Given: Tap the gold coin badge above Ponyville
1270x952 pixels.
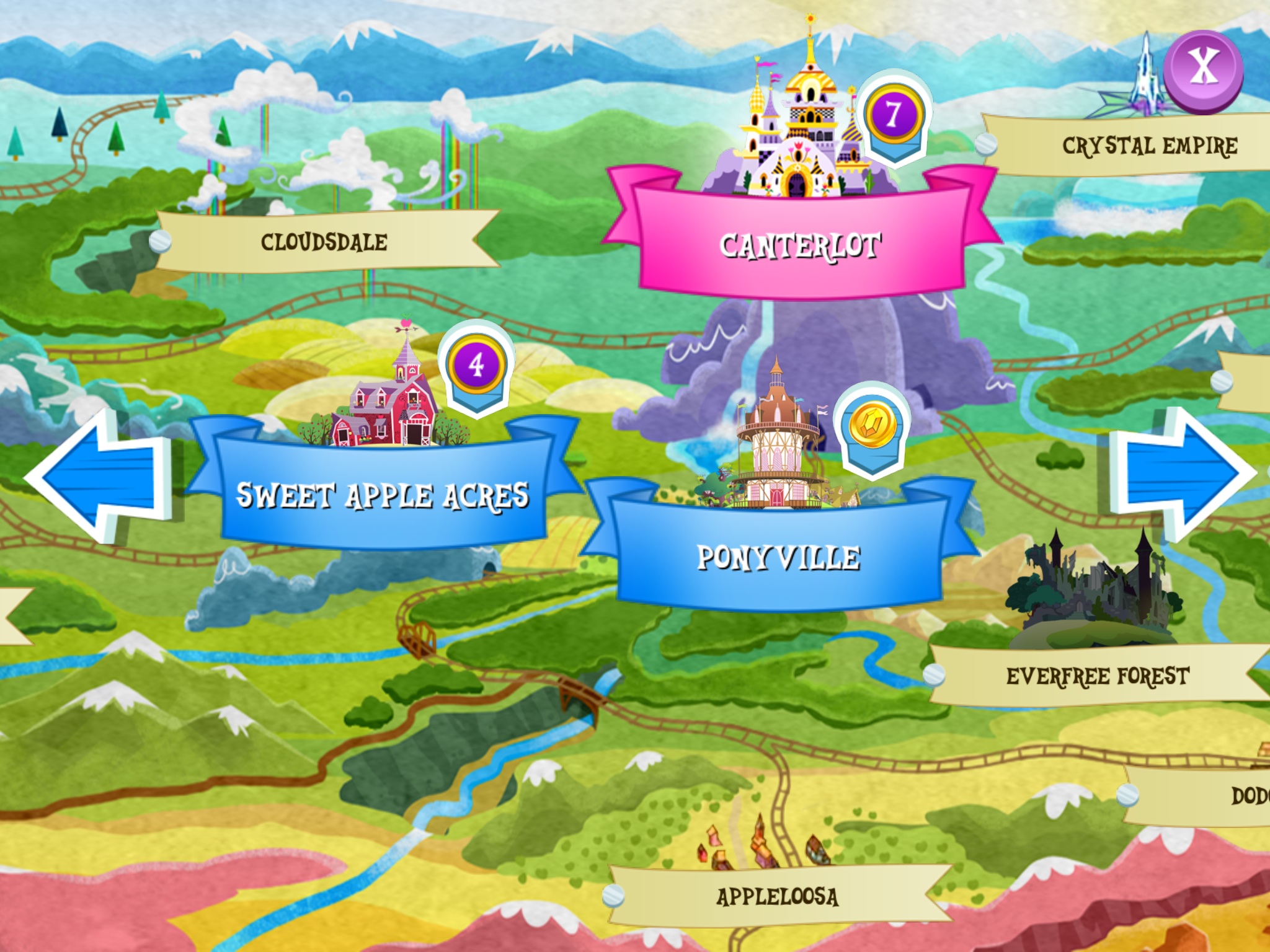Looking at the screenshot, I should point(872,426).
